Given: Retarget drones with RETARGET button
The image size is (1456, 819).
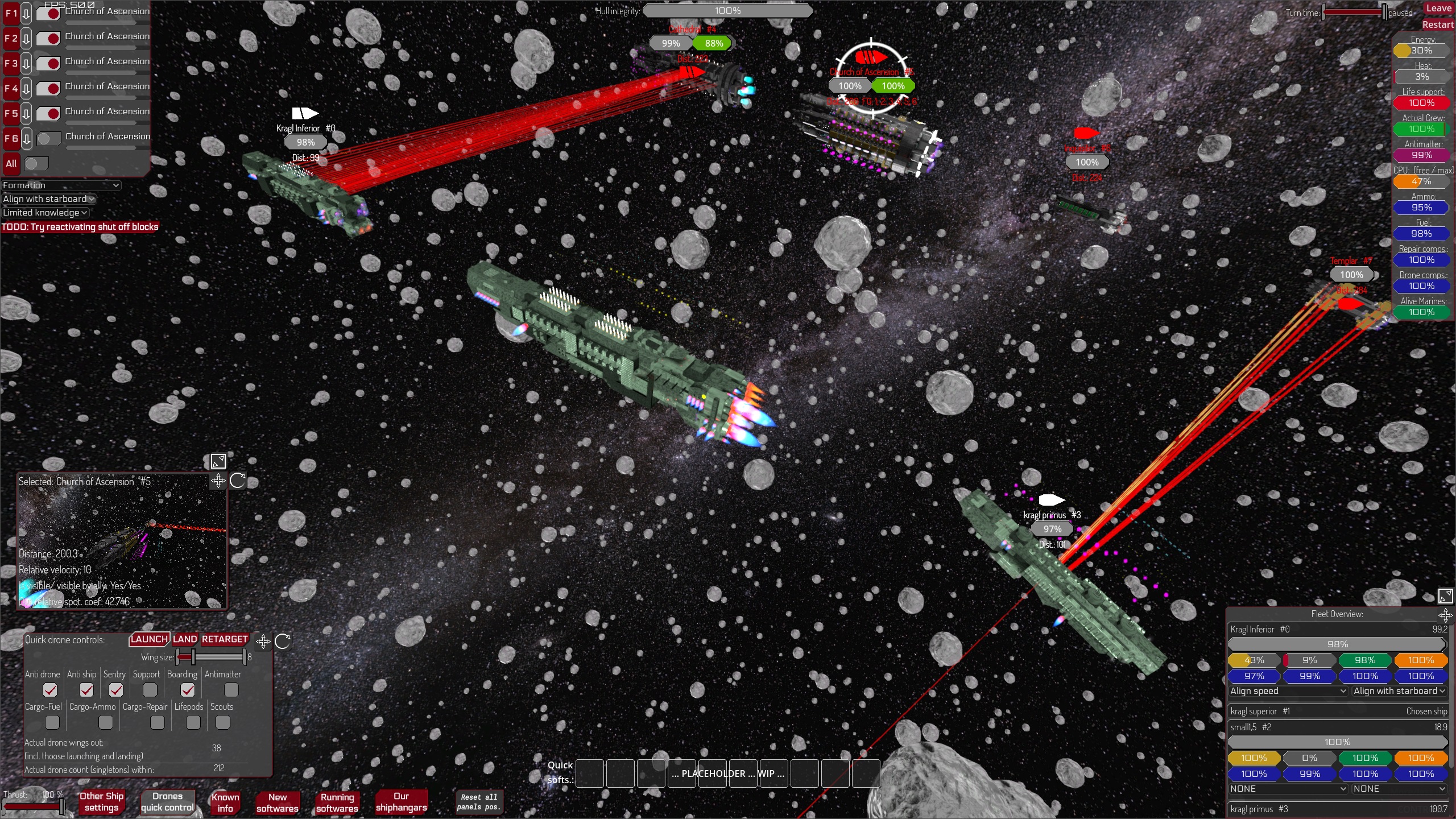Looking at the screenshot, I should 225,639.
